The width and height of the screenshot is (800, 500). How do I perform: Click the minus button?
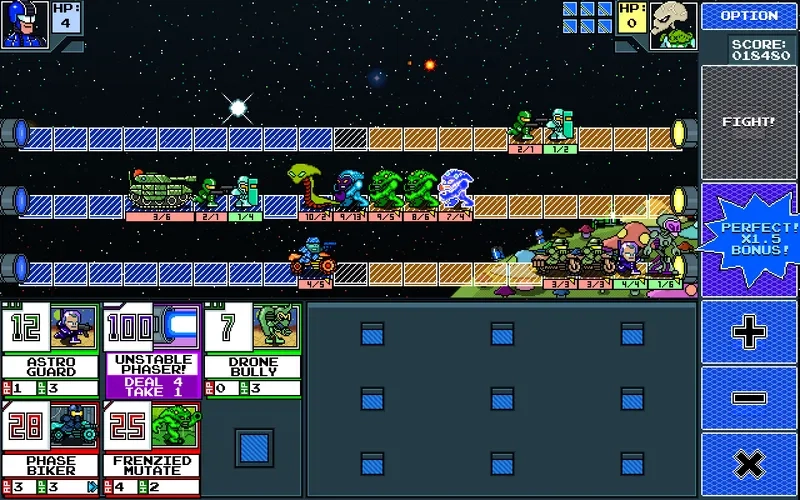pos(749,397)
